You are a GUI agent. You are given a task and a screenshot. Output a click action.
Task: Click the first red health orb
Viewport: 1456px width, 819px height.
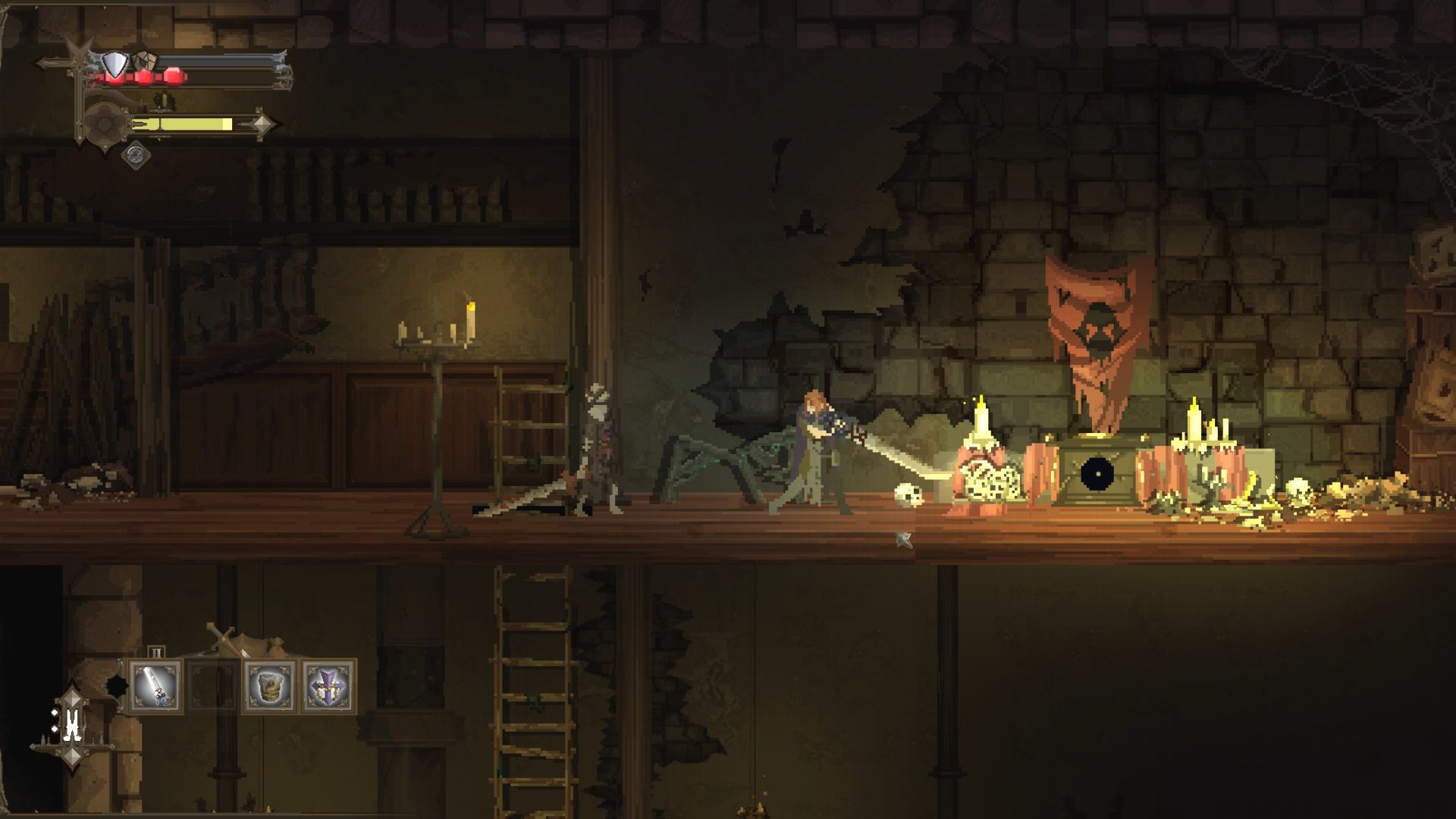(x=115, y=77)
